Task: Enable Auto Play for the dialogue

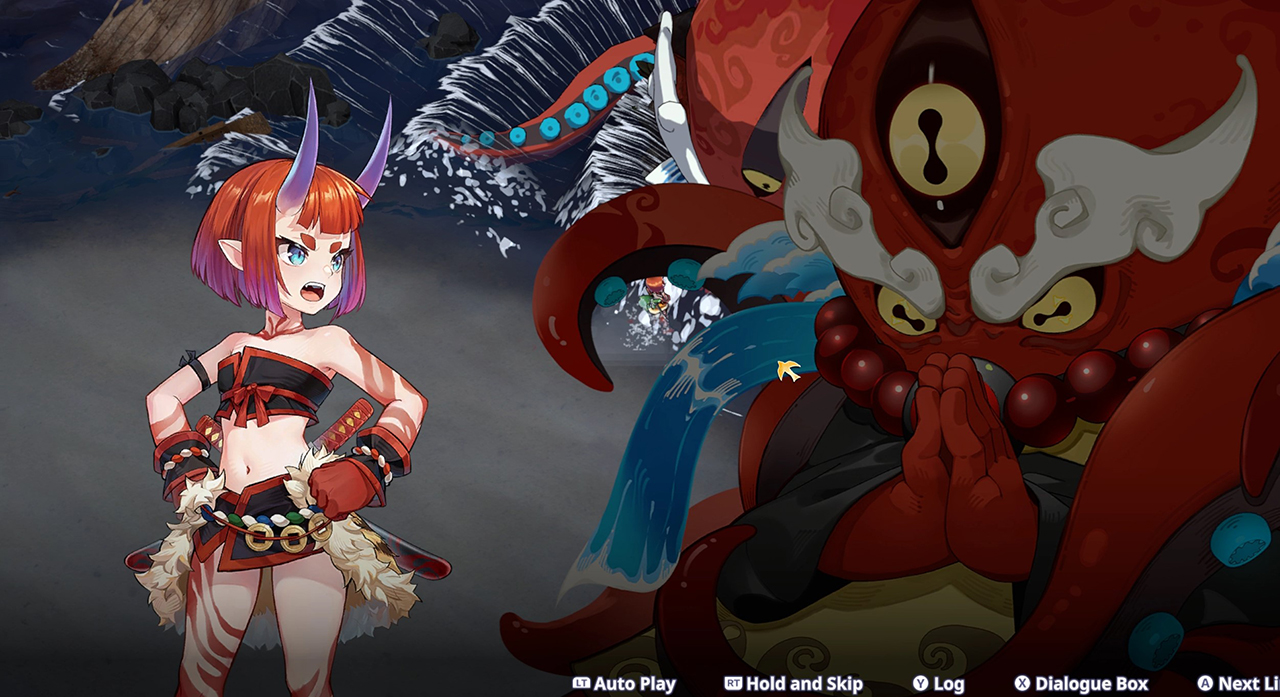Action: point(625,684)
